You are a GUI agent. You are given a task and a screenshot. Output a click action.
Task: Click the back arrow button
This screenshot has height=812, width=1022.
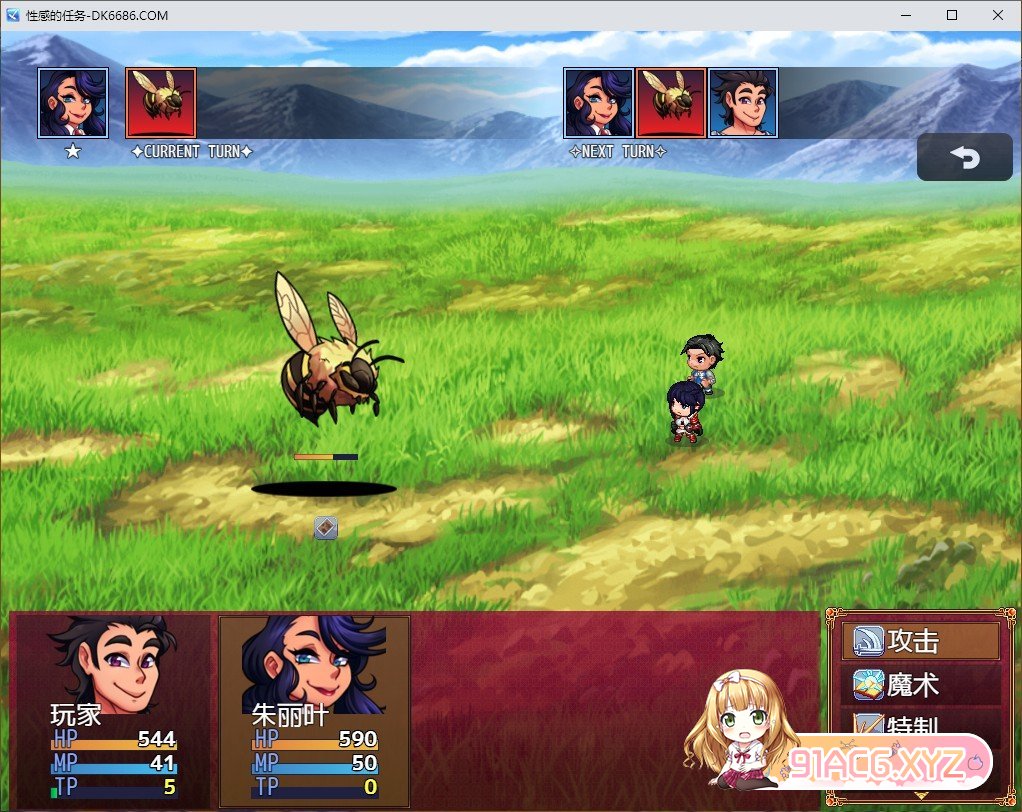point(964,158)
